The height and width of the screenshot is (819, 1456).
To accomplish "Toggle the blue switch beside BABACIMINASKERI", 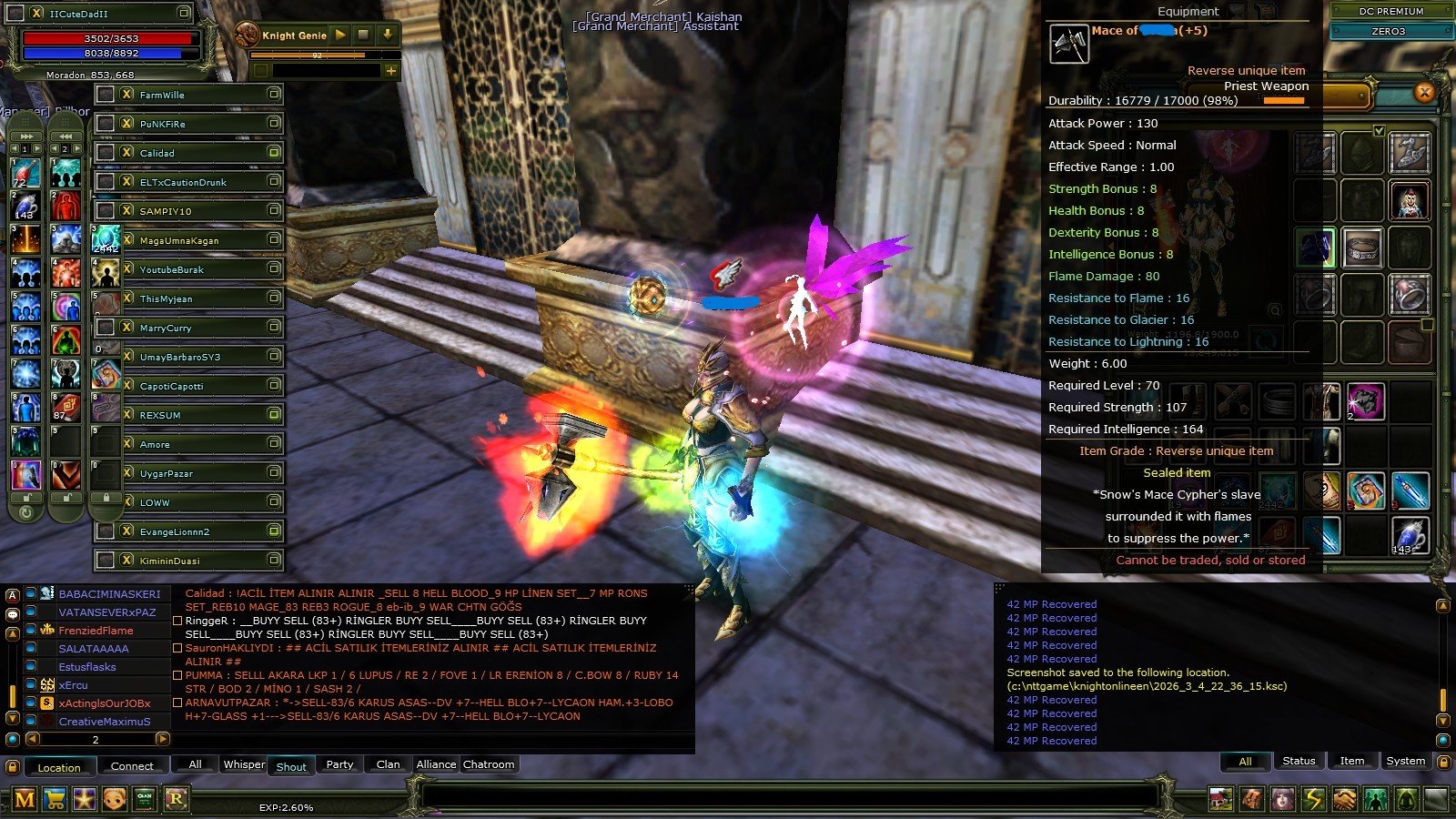I will [x=30, y=595].
